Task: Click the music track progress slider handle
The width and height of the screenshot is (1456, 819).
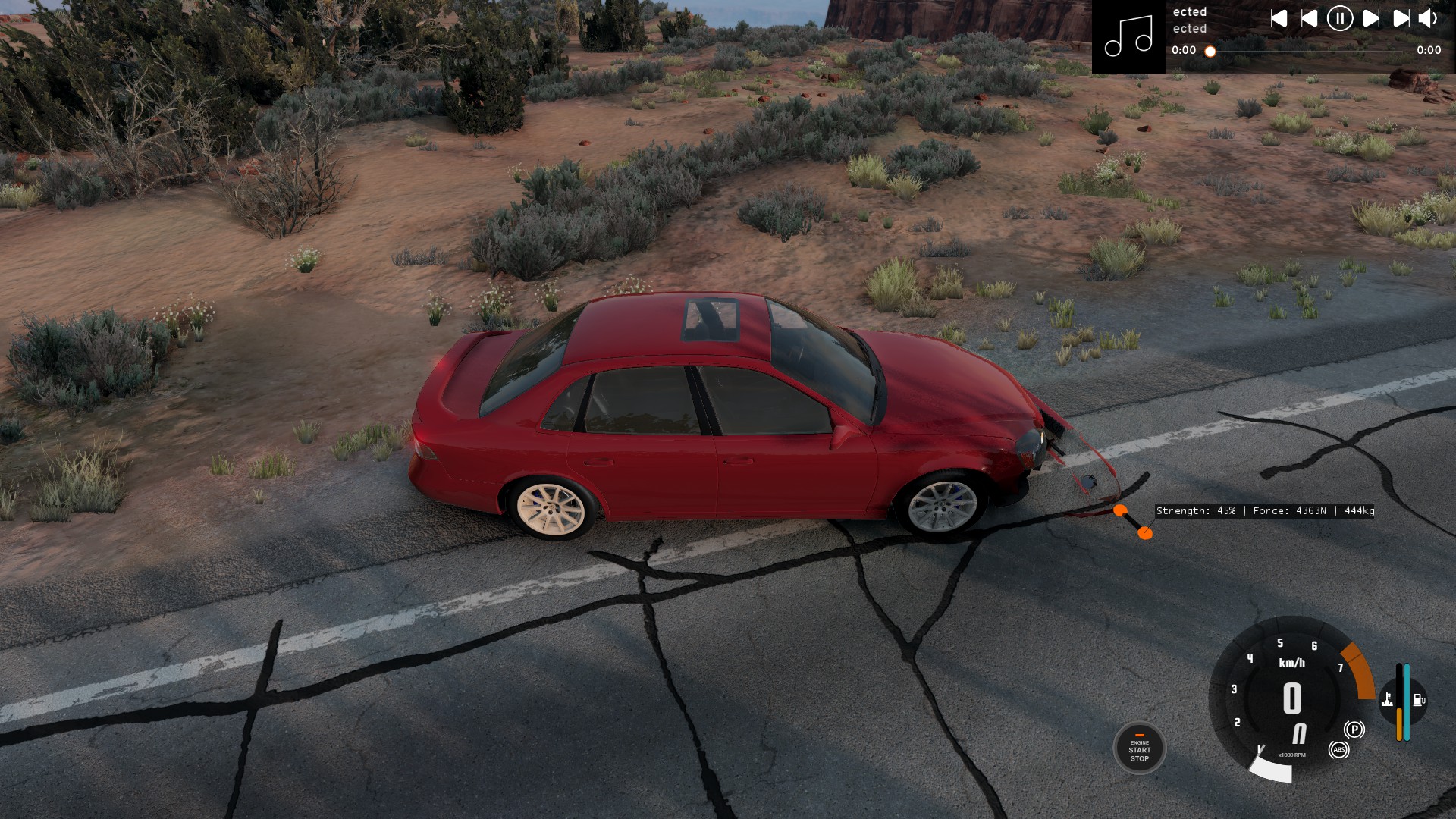Action: pos(1210,52)
